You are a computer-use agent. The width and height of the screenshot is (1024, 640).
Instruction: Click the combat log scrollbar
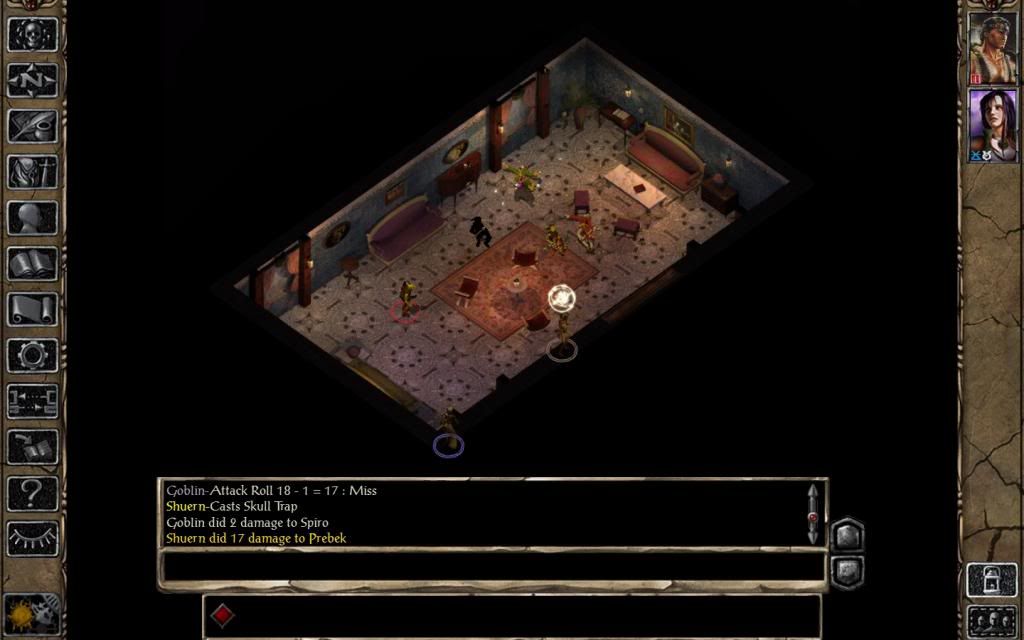click(813, 515)
